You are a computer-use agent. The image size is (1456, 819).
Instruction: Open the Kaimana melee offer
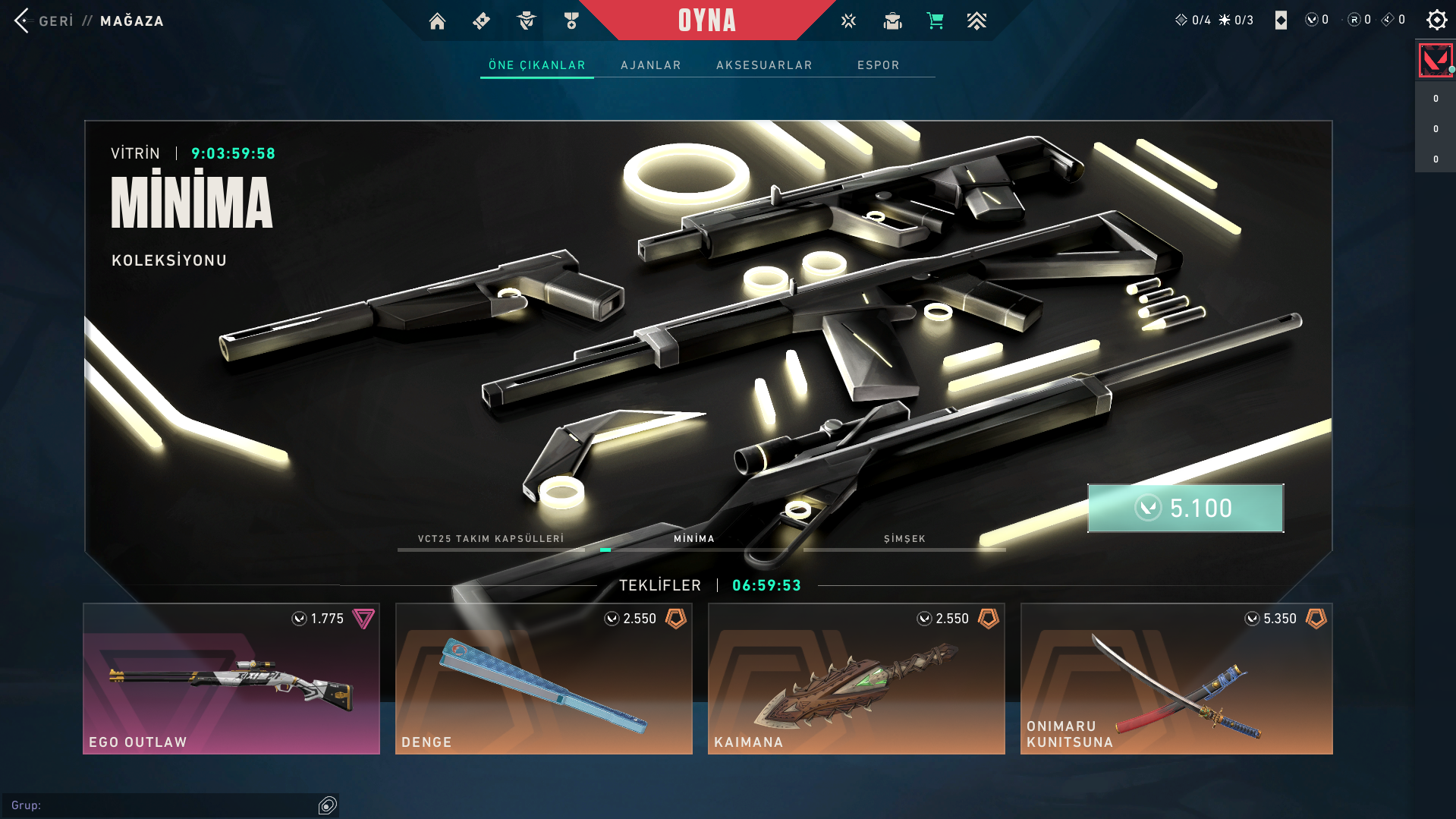856,678
